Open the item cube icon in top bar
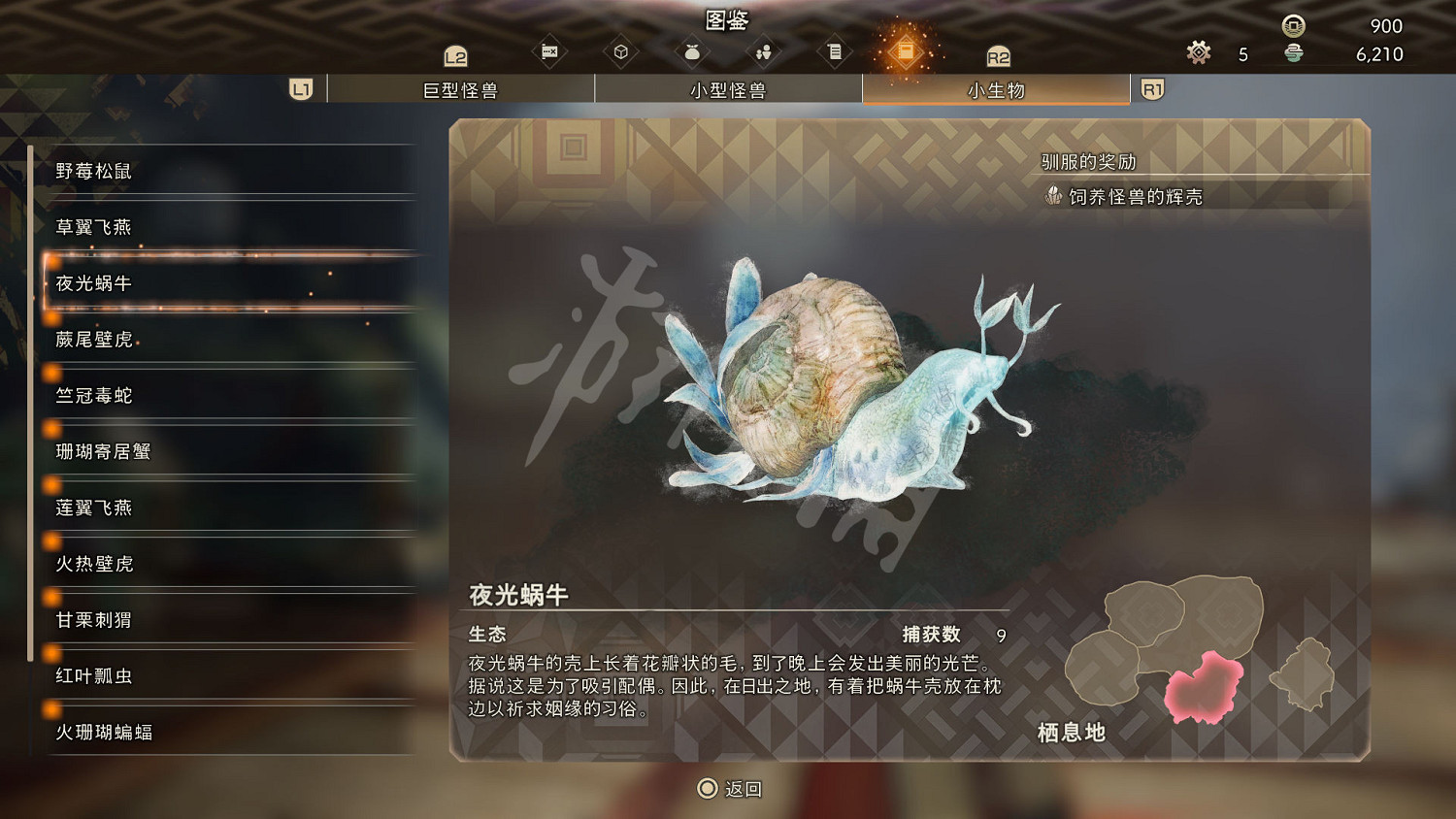Screen dimensions: 1456x819 [x=621, y=50]
